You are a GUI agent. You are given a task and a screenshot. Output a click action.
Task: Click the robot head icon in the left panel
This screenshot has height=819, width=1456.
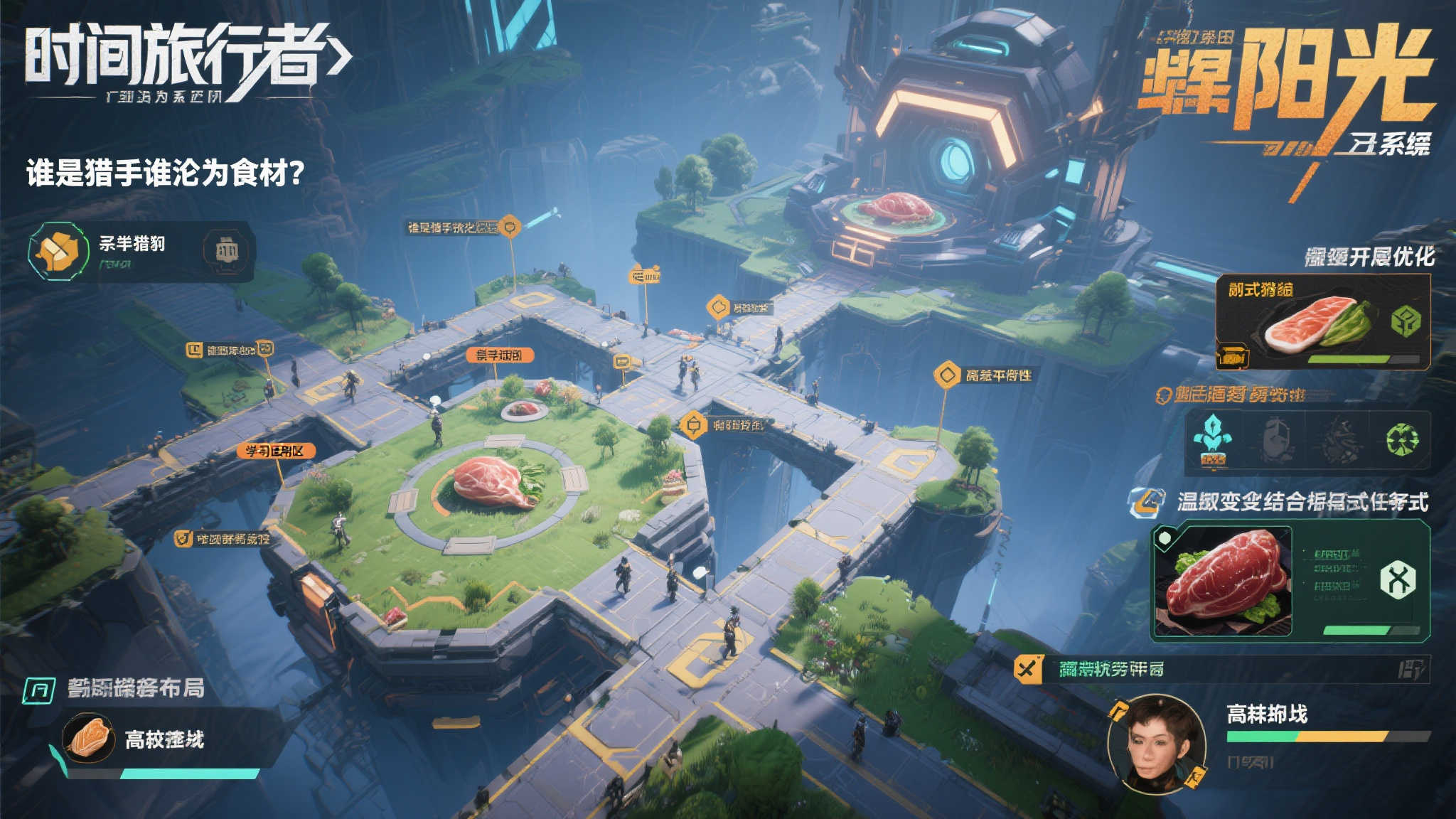[226, 250]
